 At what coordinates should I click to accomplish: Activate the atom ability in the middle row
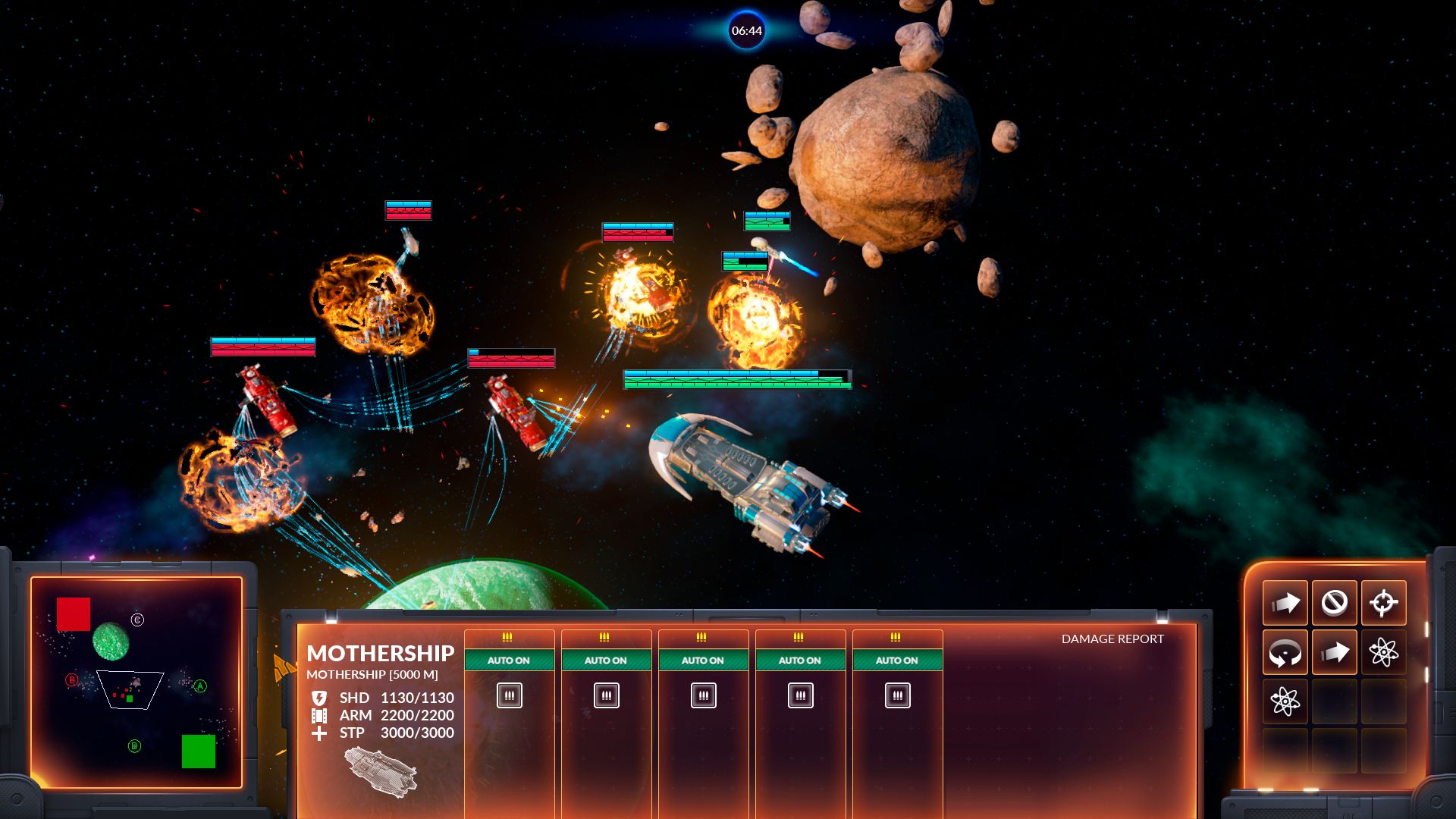coord(1384,651)
